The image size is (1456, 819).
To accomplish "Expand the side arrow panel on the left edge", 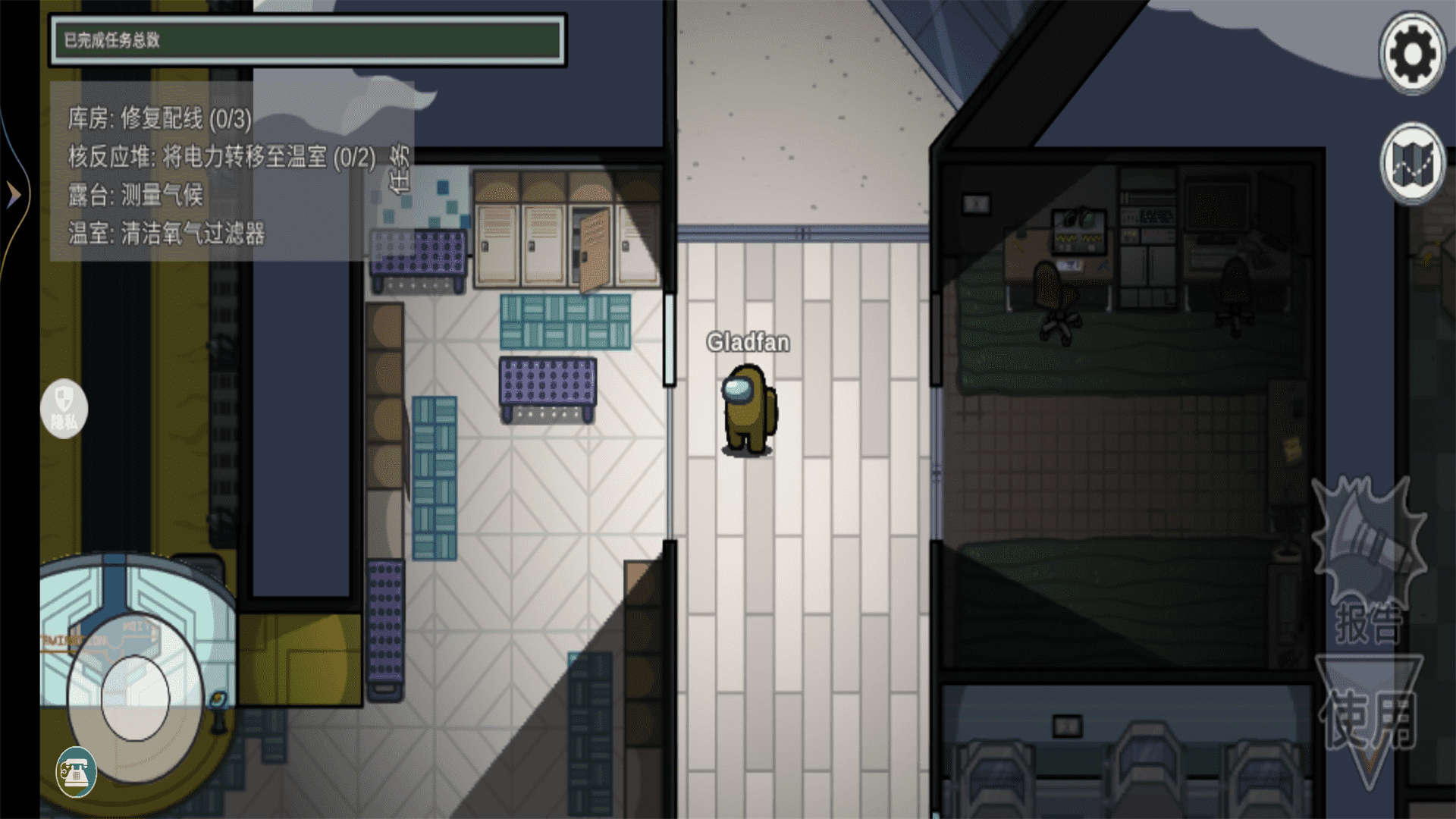I will coord(14,195).
